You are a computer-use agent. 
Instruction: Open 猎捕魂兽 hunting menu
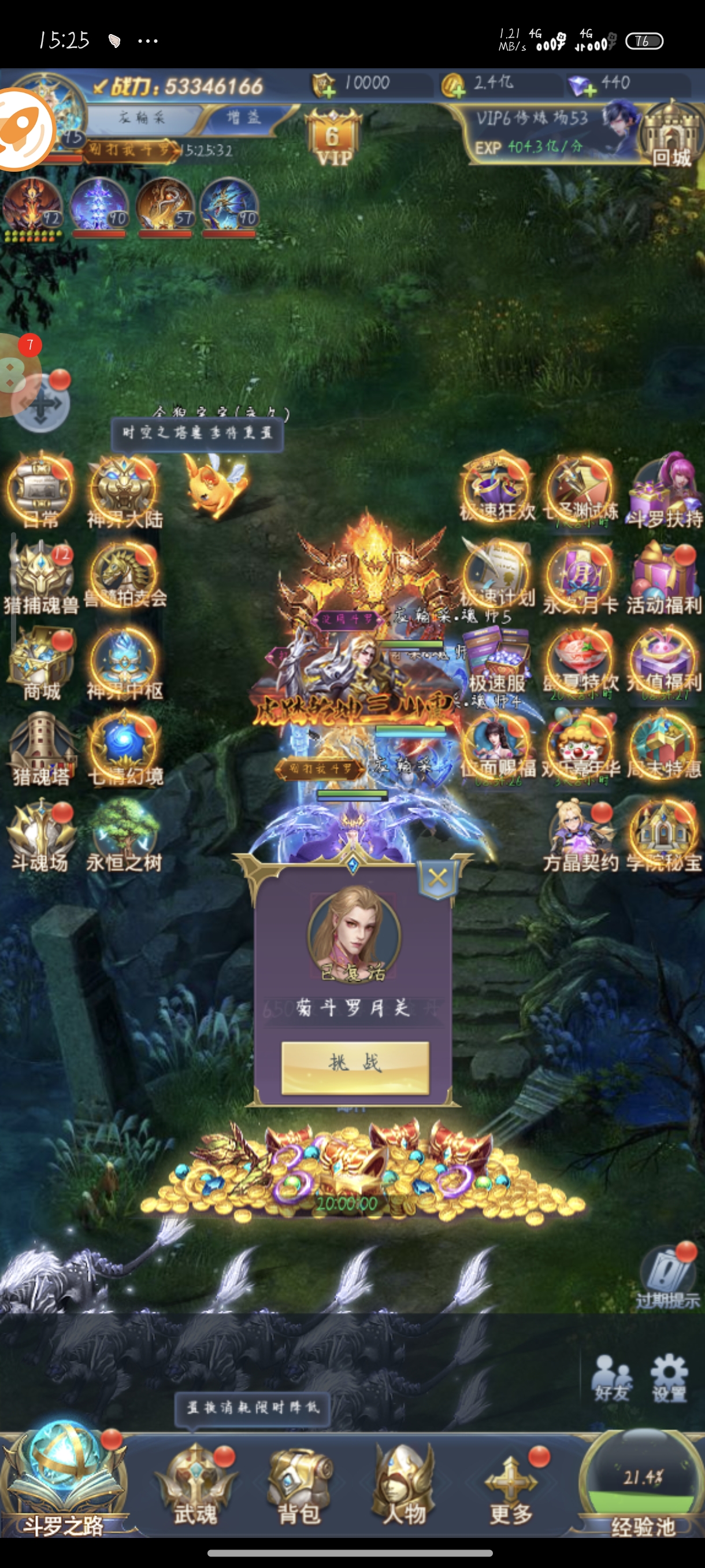pos(41,576)
